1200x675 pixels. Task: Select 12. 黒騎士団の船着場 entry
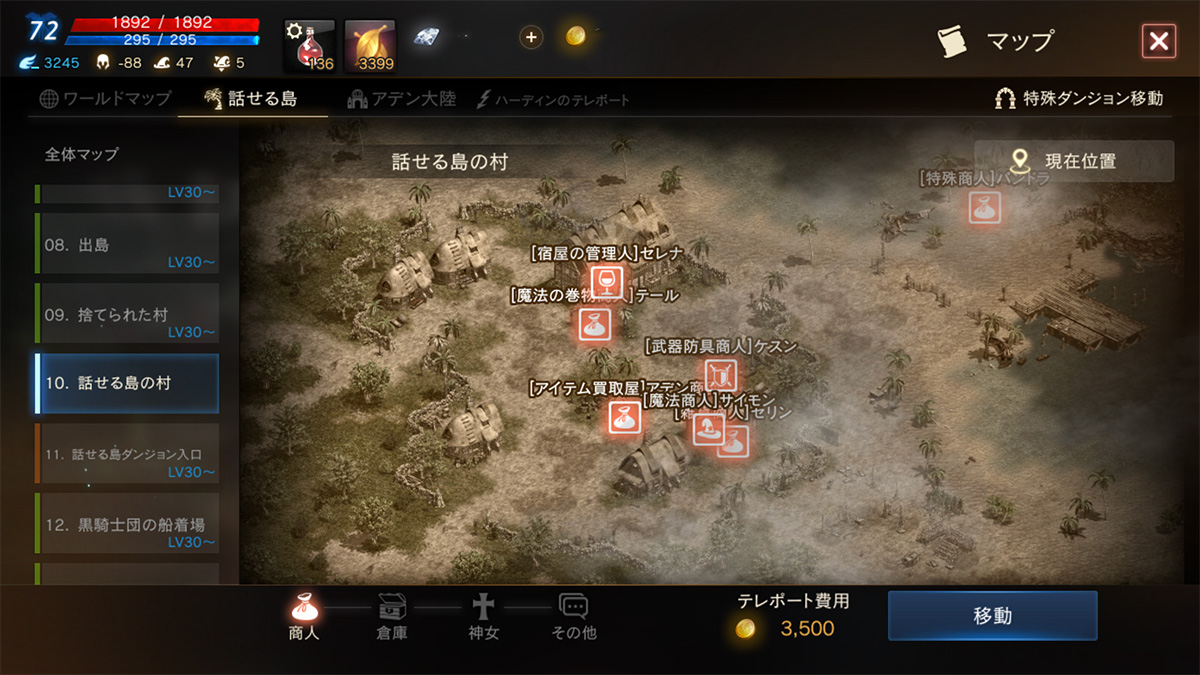point(127,525)
